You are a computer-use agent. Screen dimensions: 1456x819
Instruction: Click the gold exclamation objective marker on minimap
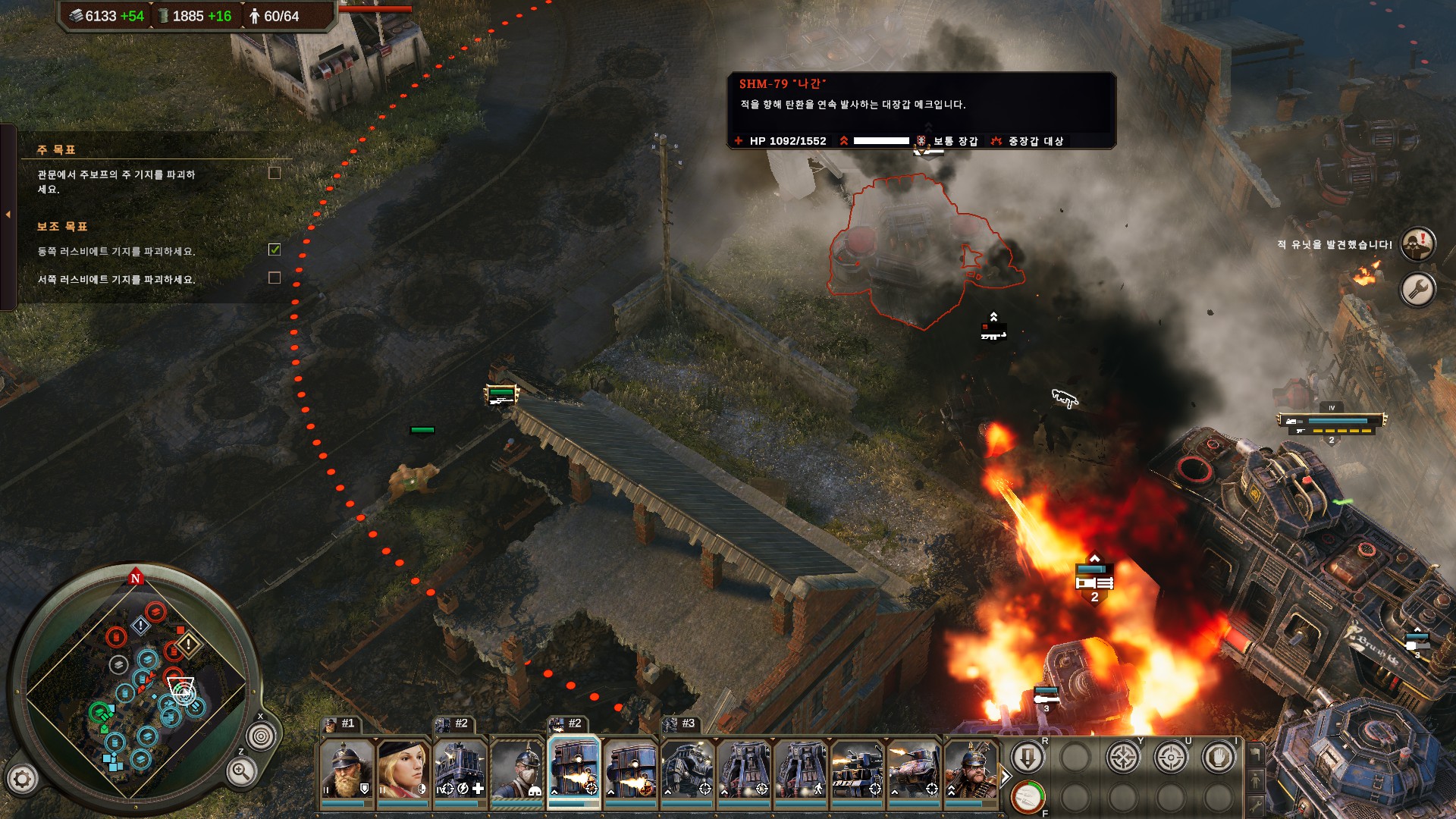(x=188, y=645)
